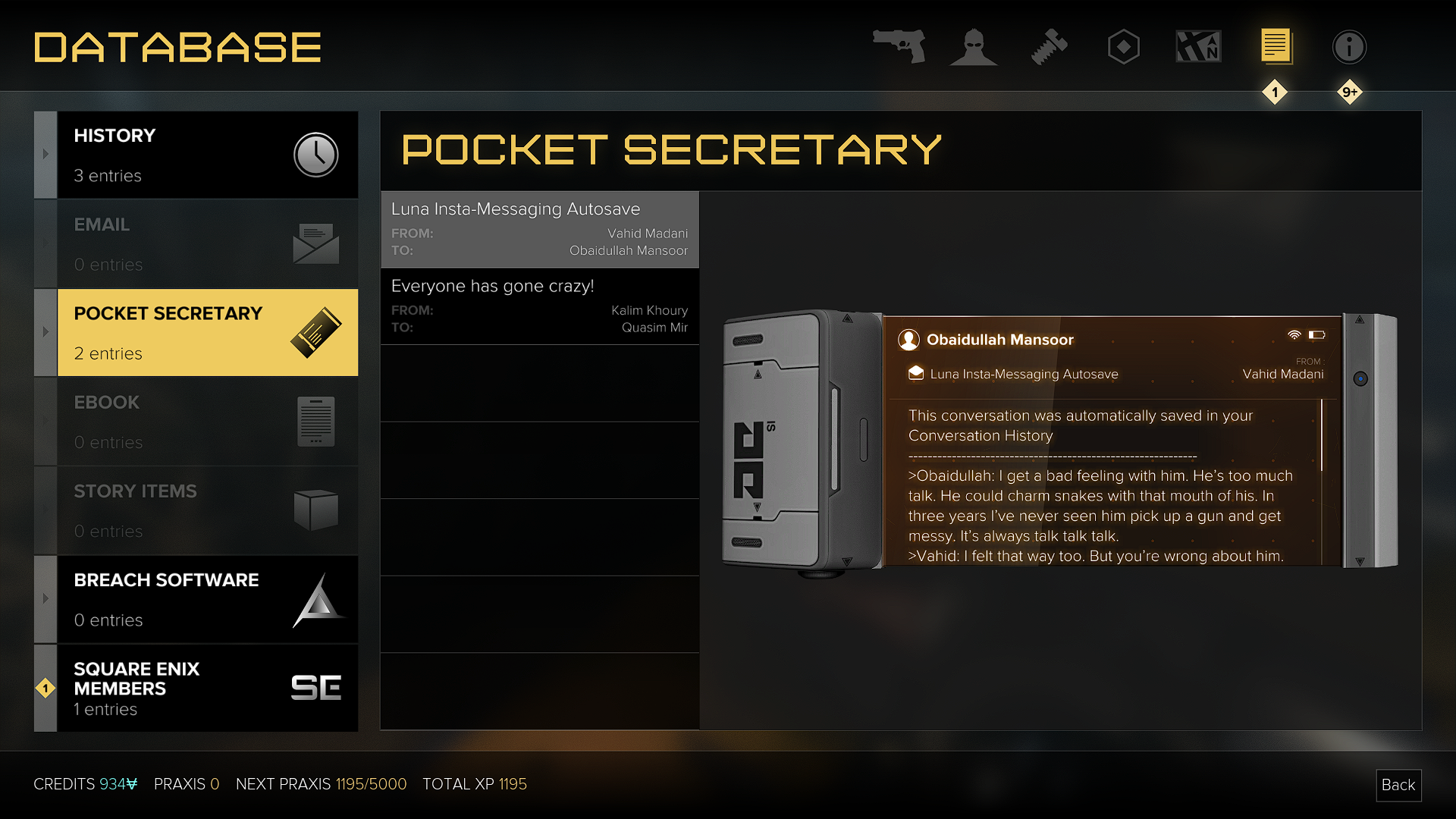The image size is (1456, 819).
Task: Open the info circle tab
Action: (x=1349, y=47)
